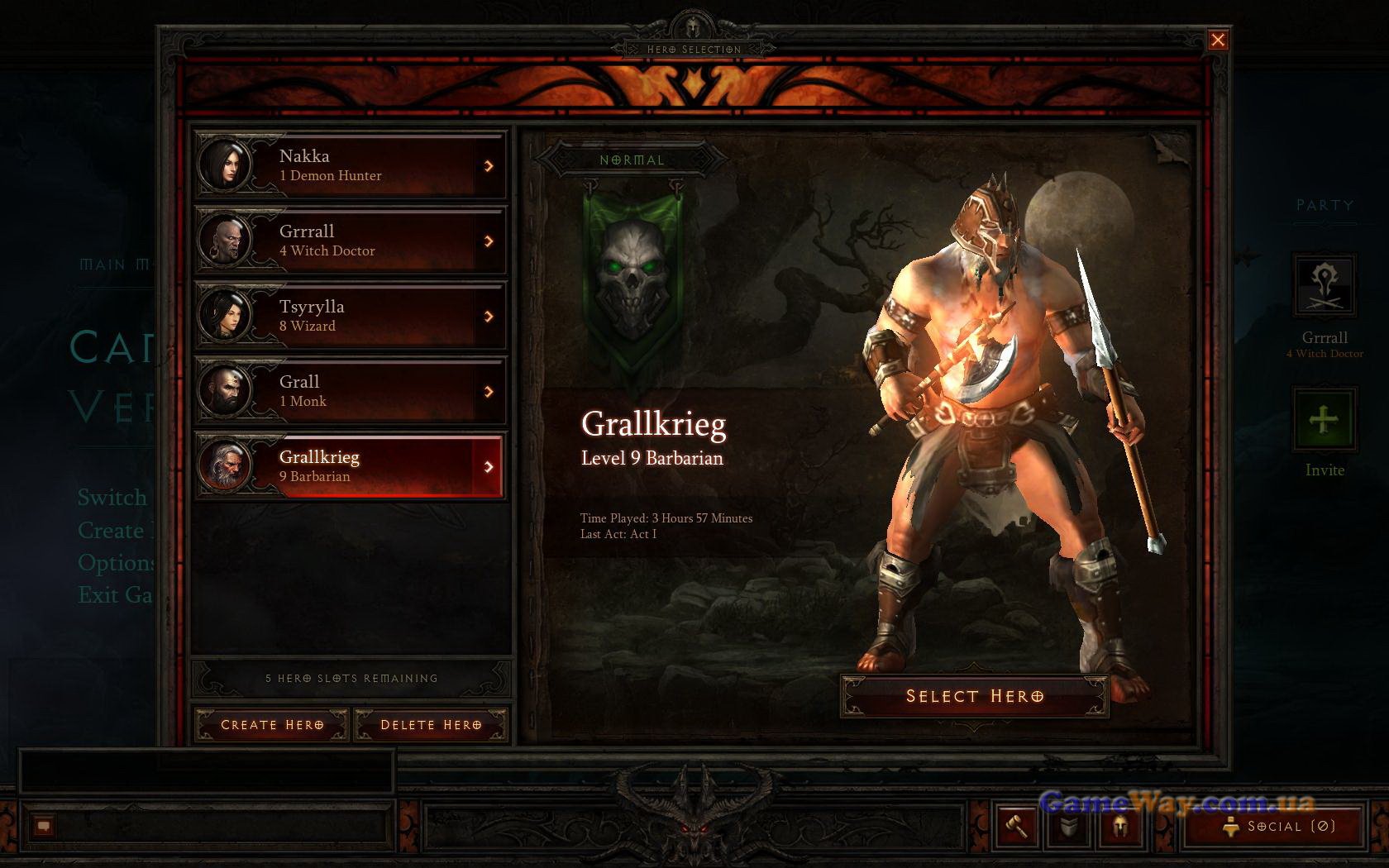Open the auction house gavel icon

1016,826
